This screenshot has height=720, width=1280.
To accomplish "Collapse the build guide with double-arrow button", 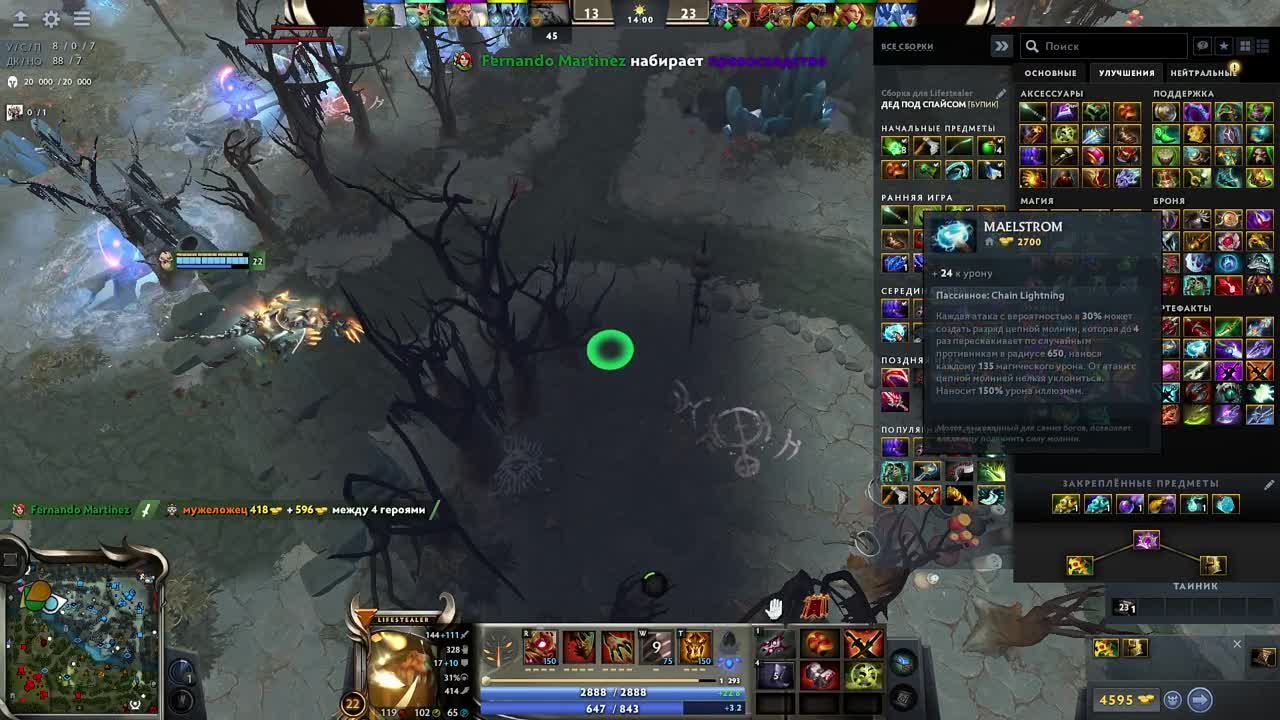I will (x=1000, y=46).
